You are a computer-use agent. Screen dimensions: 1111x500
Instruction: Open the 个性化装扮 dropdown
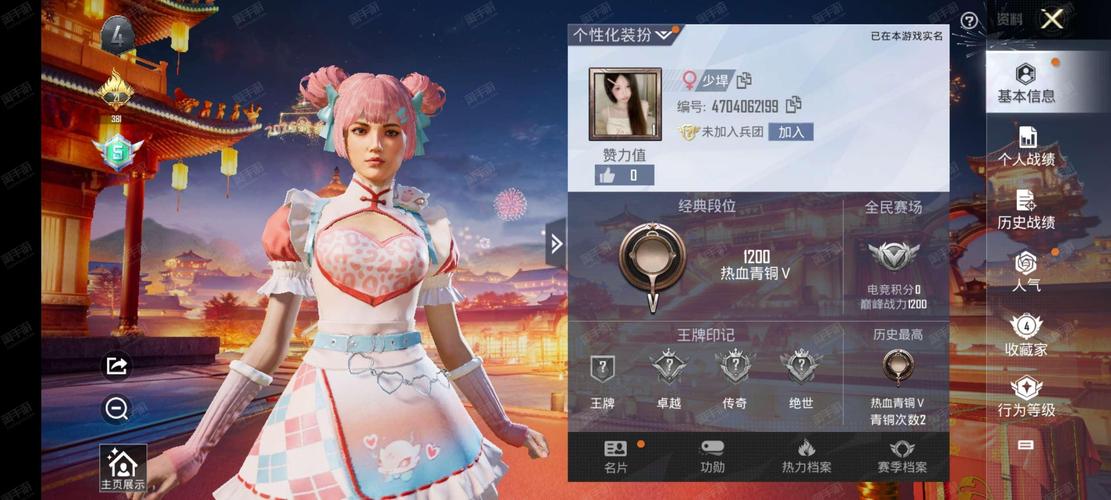coord(625,35)
